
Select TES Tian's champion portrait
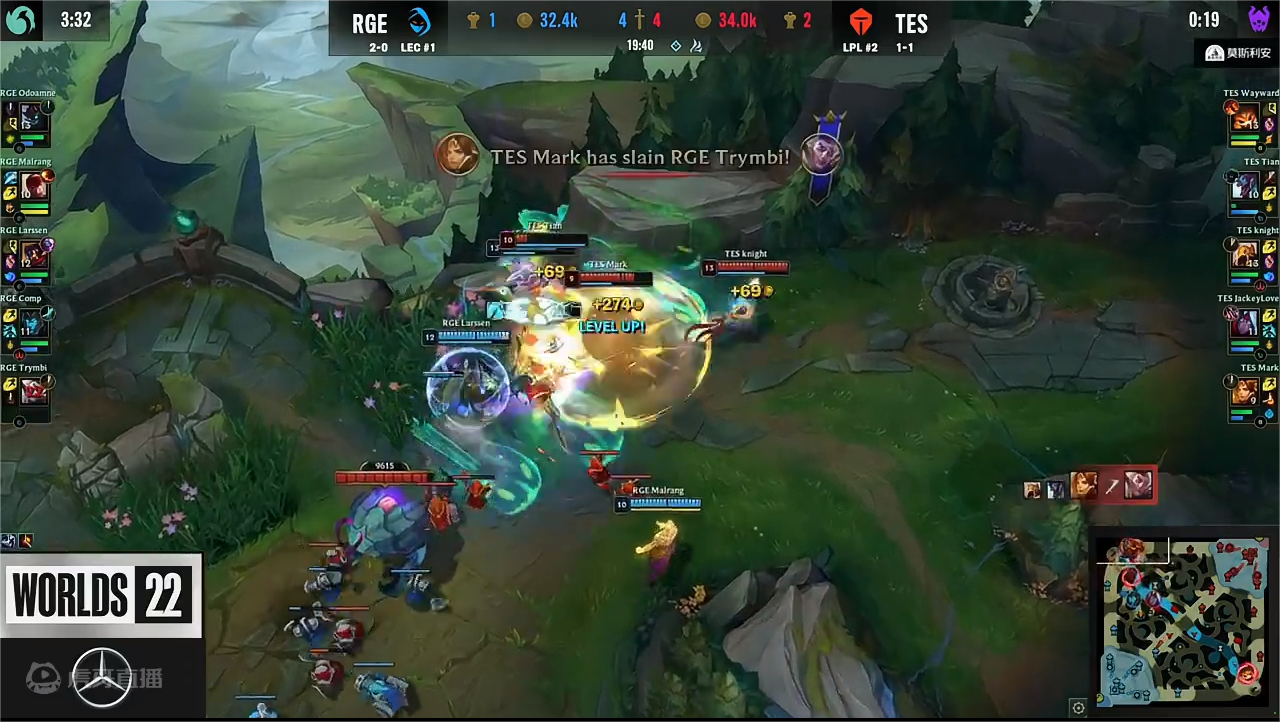pos(1245,187)
